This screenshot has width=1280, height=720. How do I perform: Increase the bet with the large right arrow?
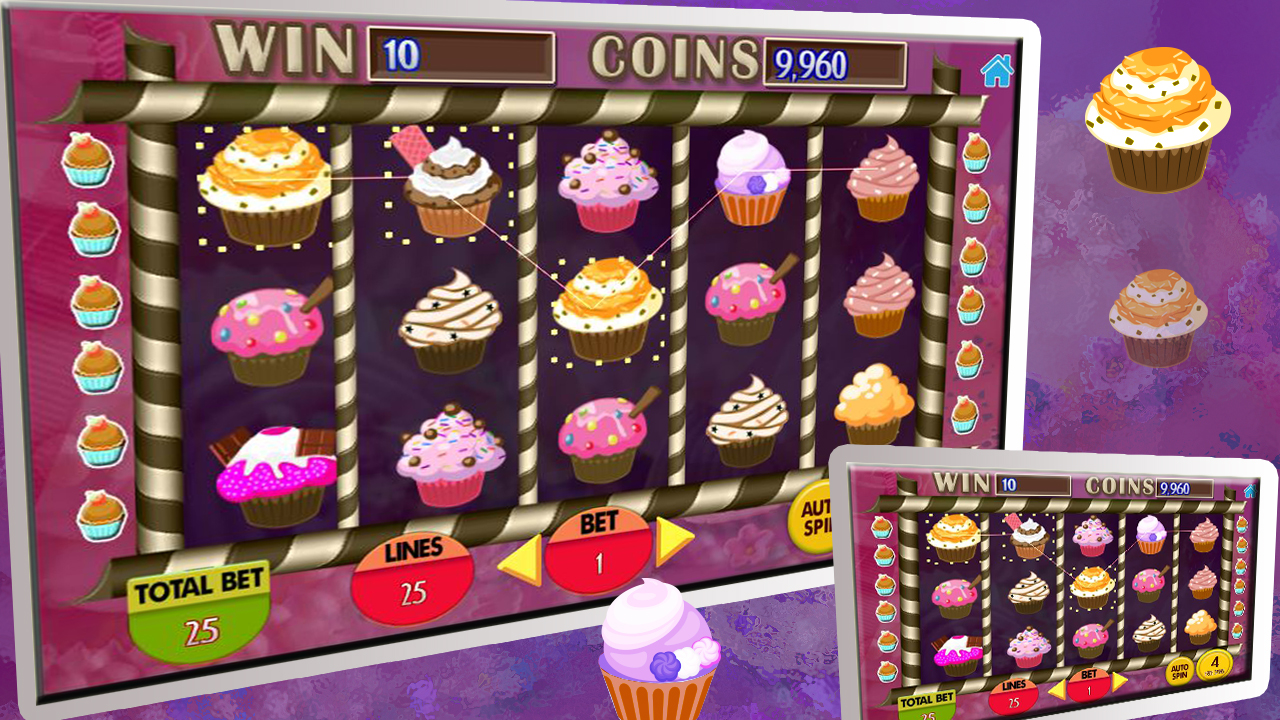point(674,541)
